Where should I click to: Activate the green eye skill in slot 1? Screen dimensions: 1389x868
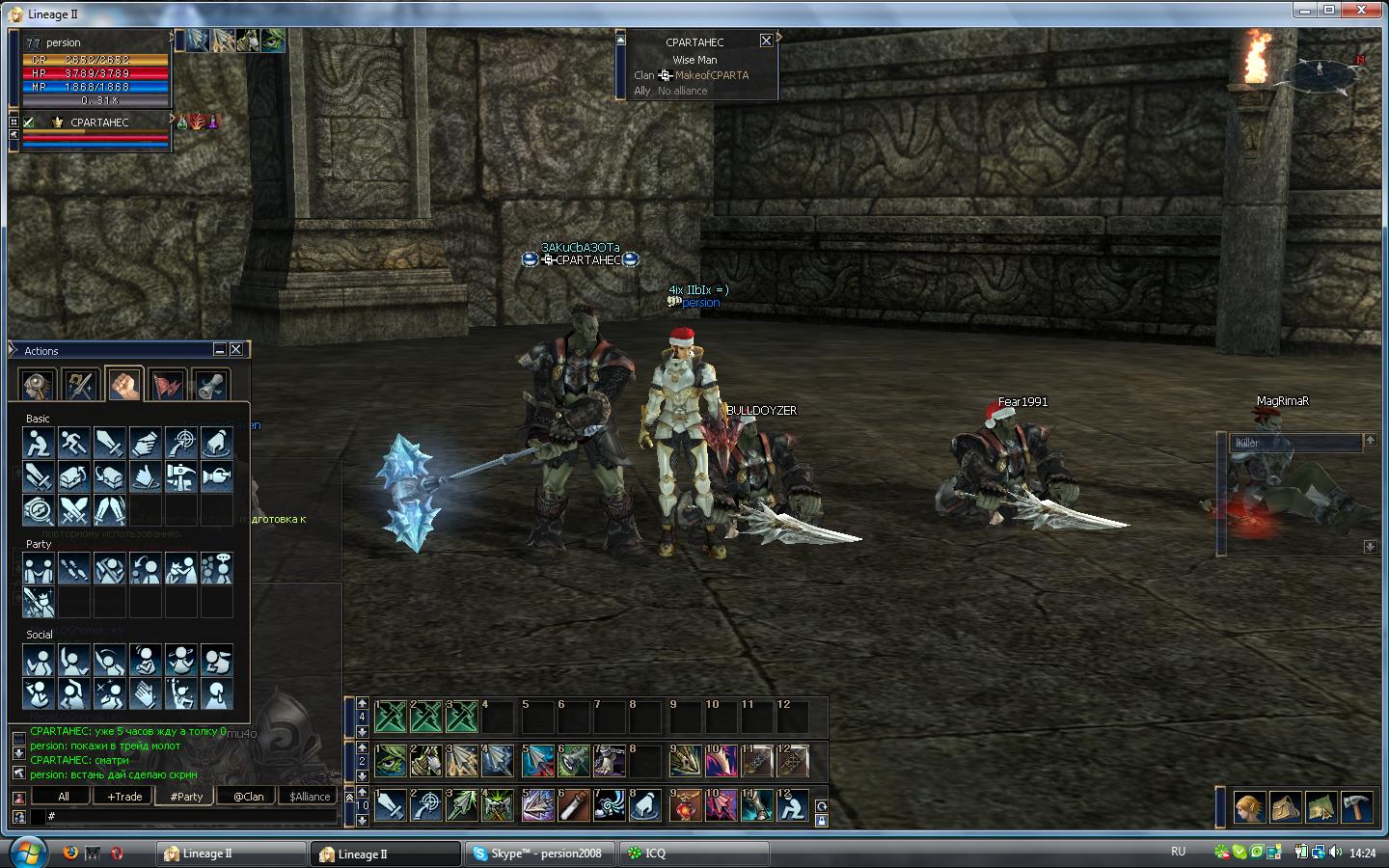tap(391, 761)
